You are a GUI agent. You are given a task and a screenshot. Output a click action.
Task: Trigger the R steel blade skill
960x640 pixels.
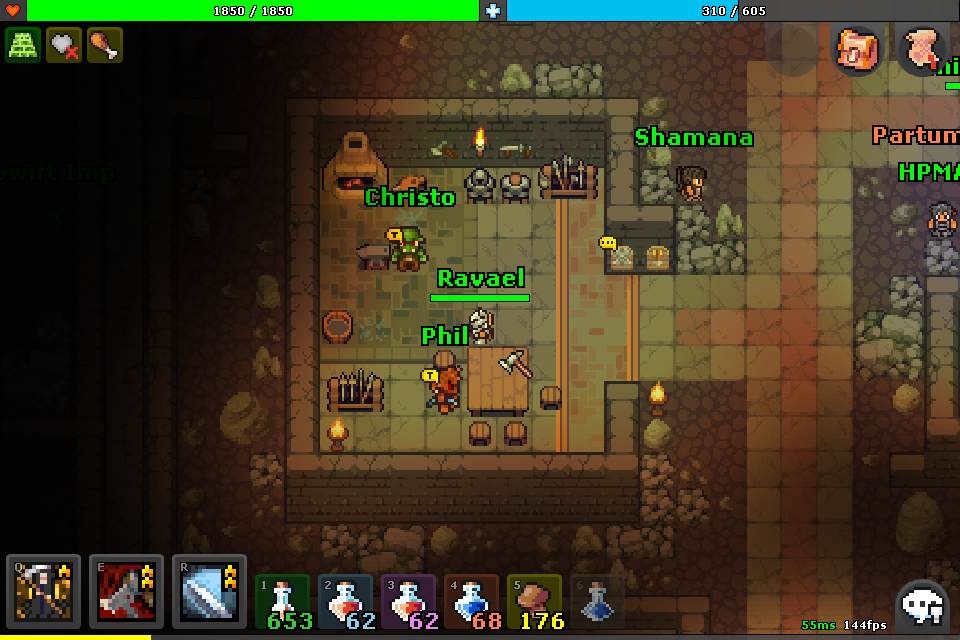(x=209, y=590)
